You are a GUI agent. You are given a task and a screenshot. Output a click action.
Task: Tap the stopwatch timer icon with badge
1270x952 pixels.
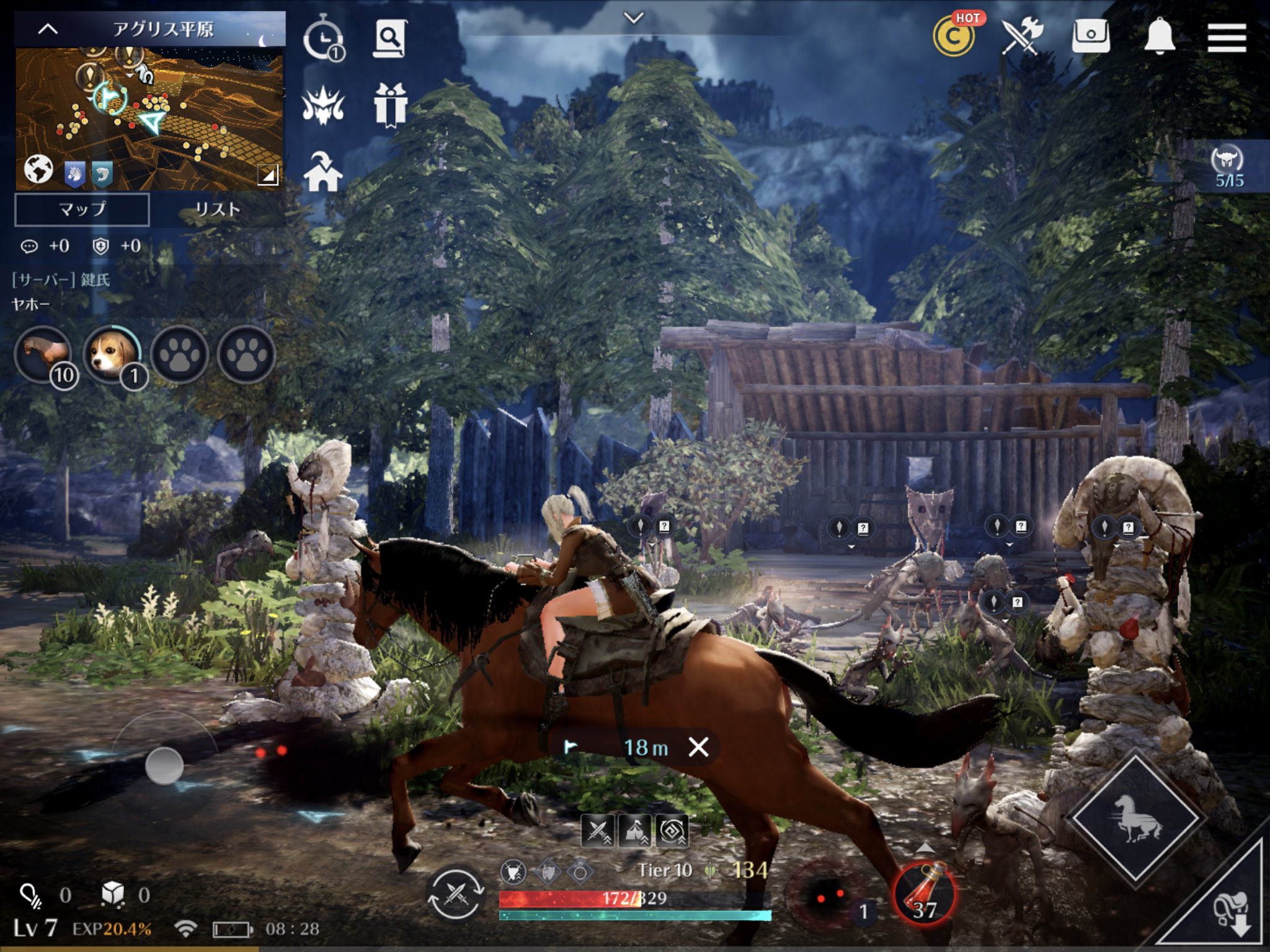click(x=325, y=37)
